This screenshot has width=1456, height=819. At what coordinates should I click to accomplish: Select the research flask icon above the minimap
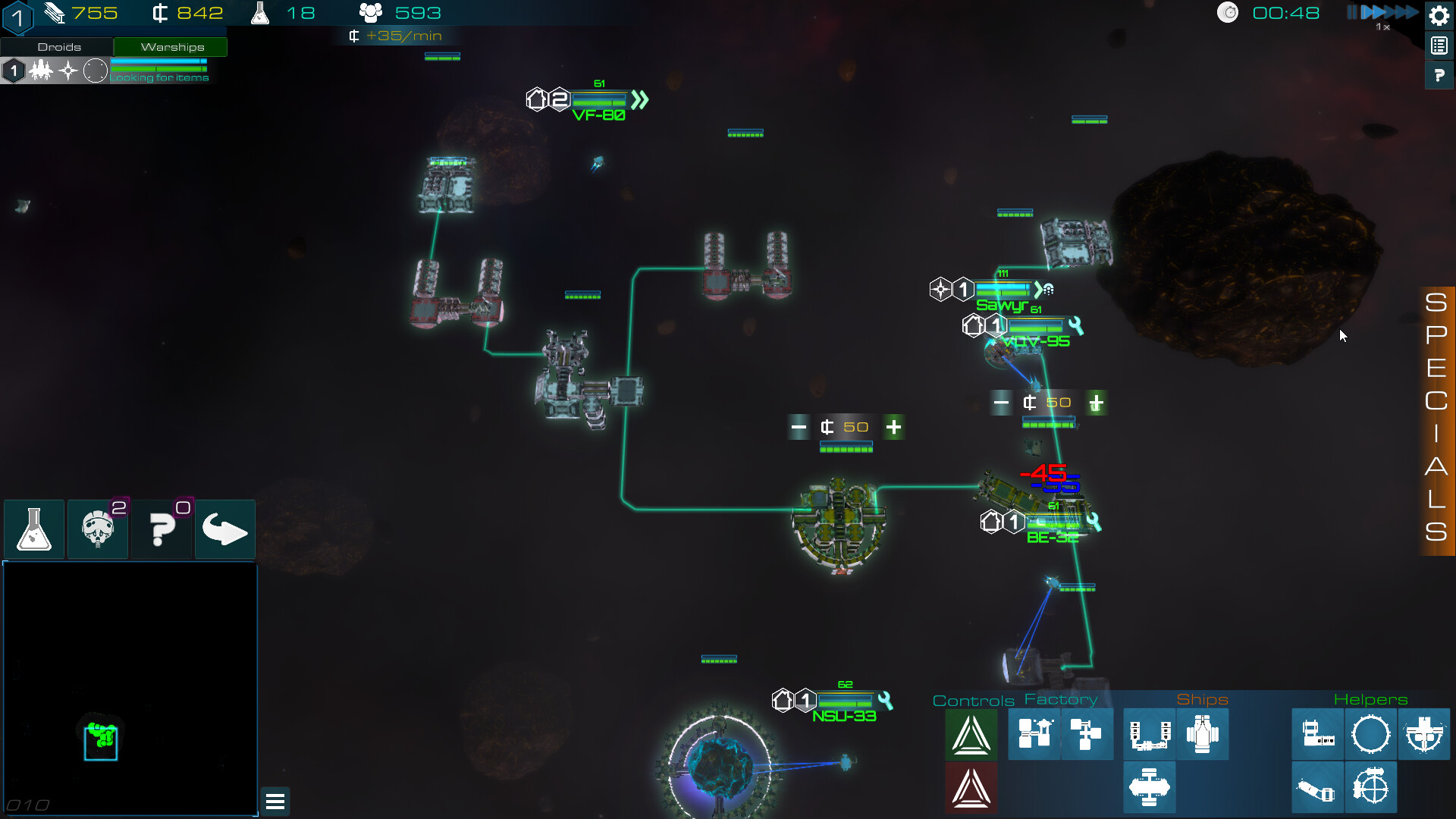[x=33, y=529]
